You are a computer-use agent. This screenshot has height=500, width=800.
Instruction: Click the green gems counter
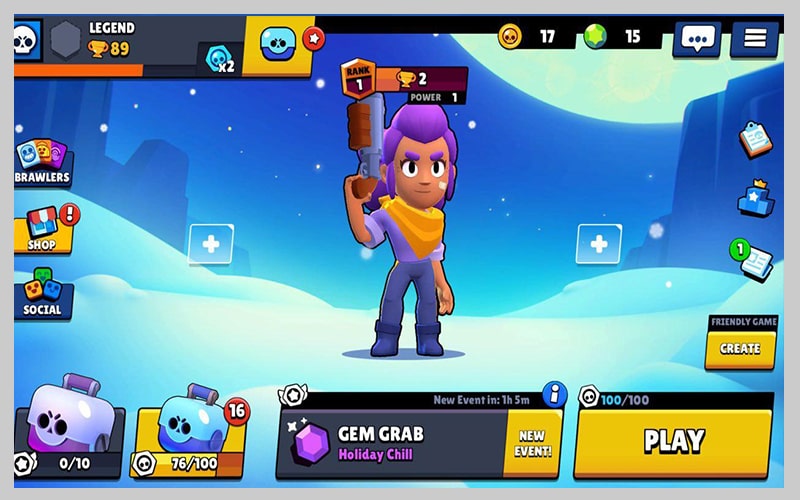click(614, 37)
